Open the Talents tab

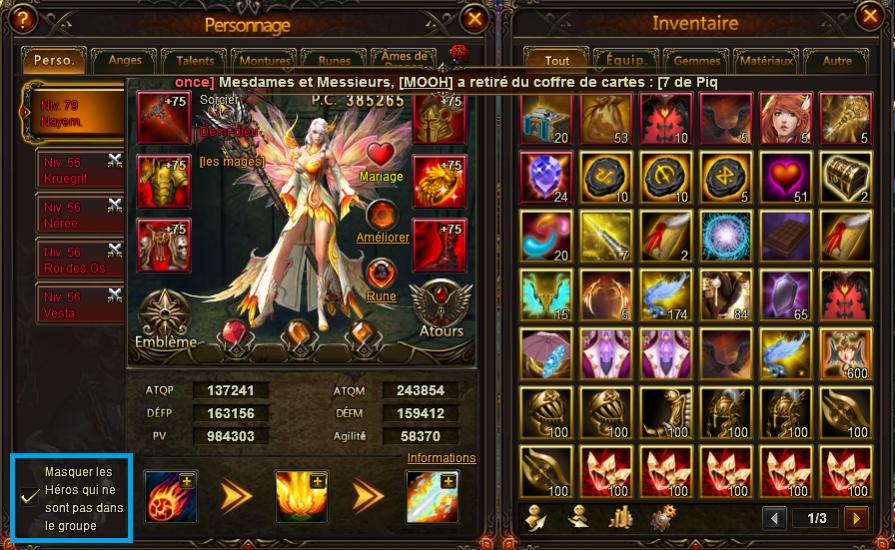tap(195, 61)
